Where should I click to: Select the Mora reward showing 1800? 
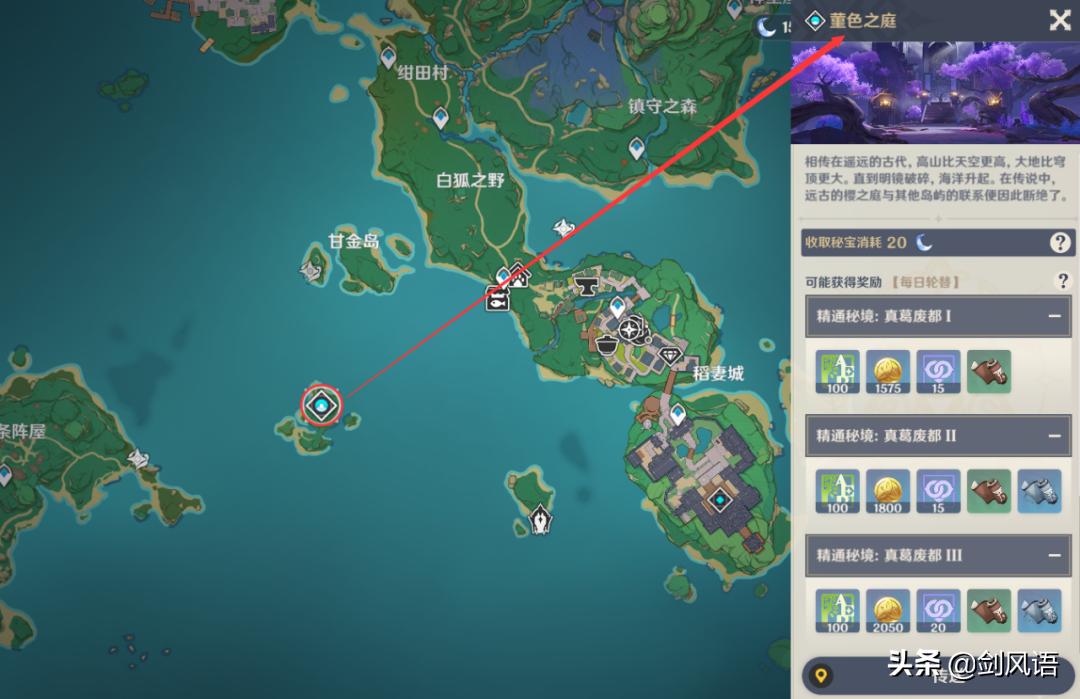pyautogui.click(x=887, y=491)
